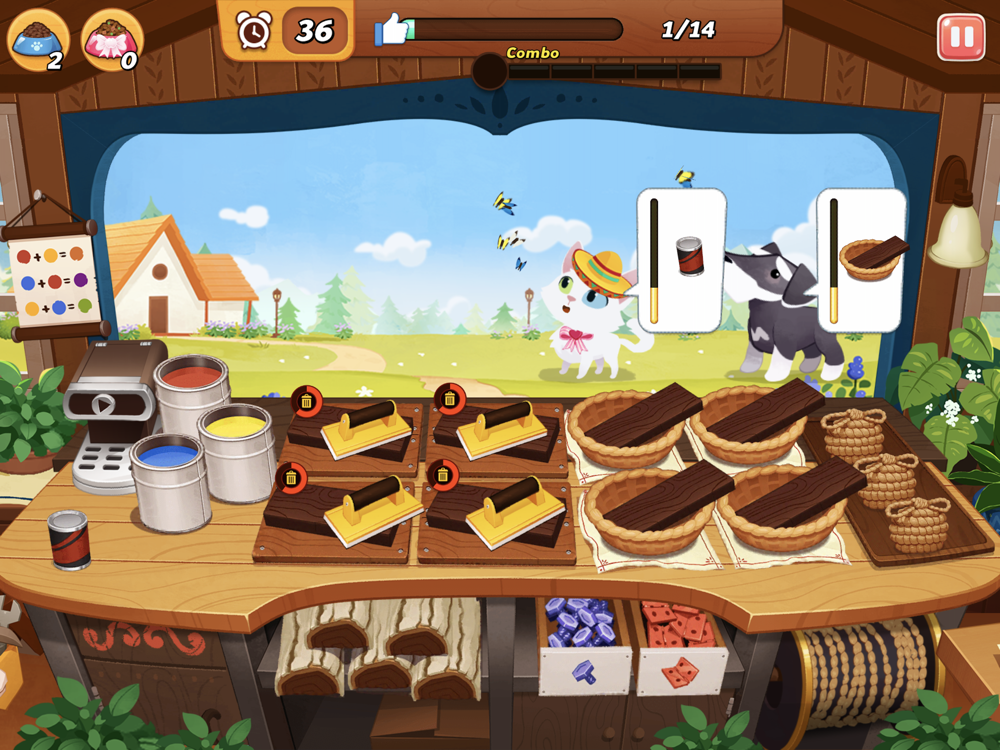Use the pink pet food bowl booster
1000x750 pixels.
pyautogui.click(x=112, y=40)
